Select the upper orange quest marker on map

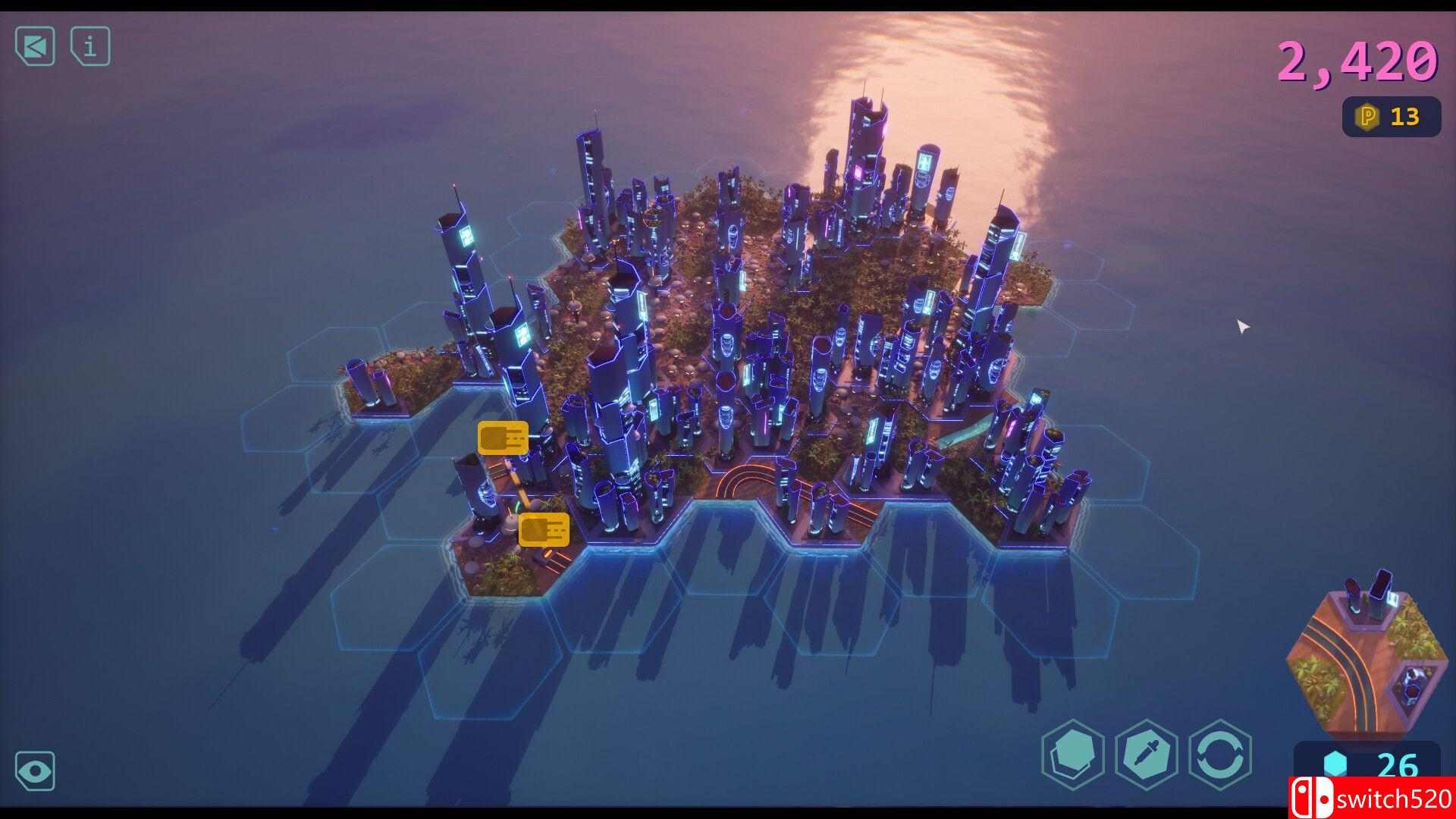pos(503,438)
